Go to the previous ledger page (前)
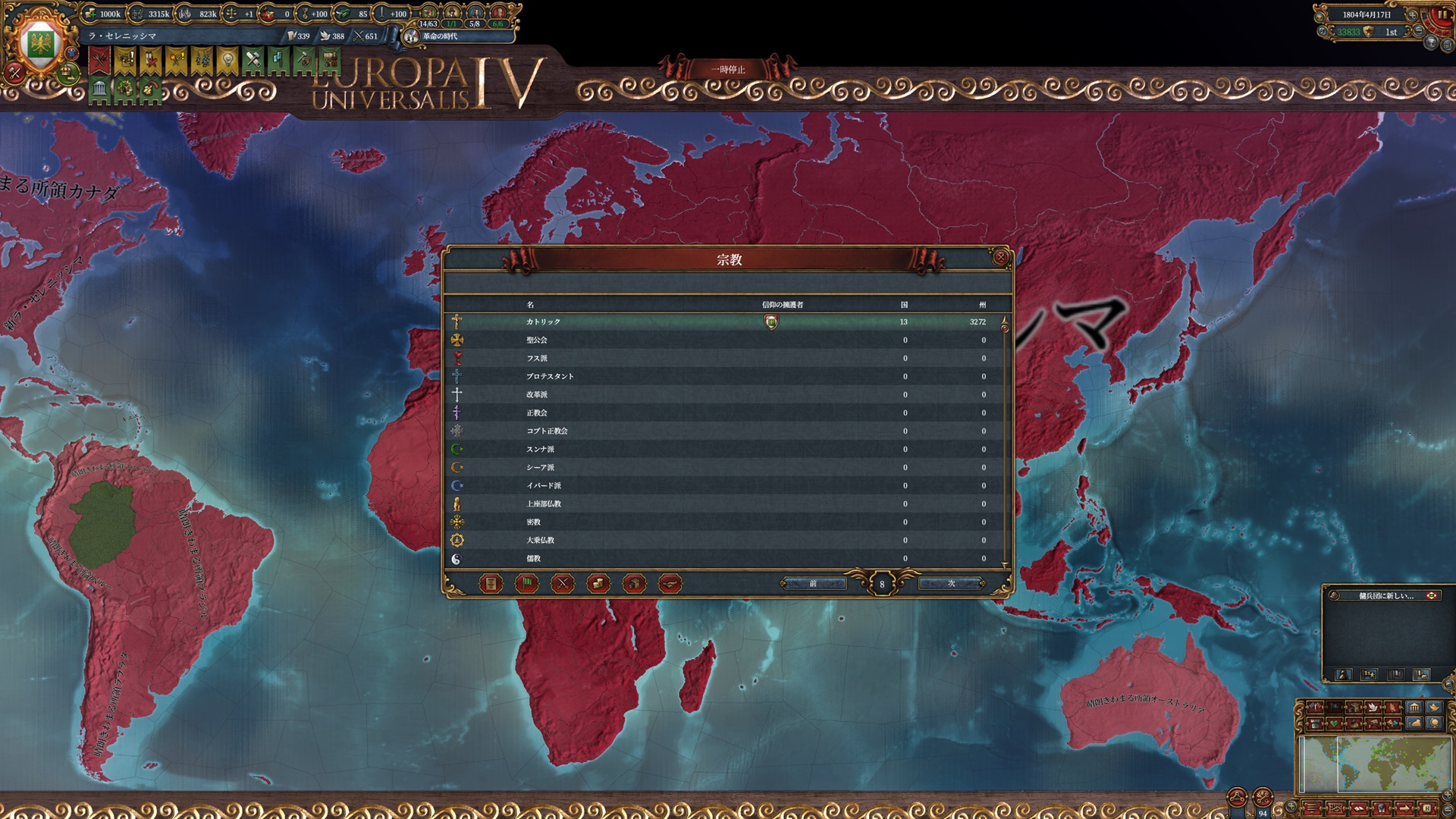 click(x=813, y=583)
